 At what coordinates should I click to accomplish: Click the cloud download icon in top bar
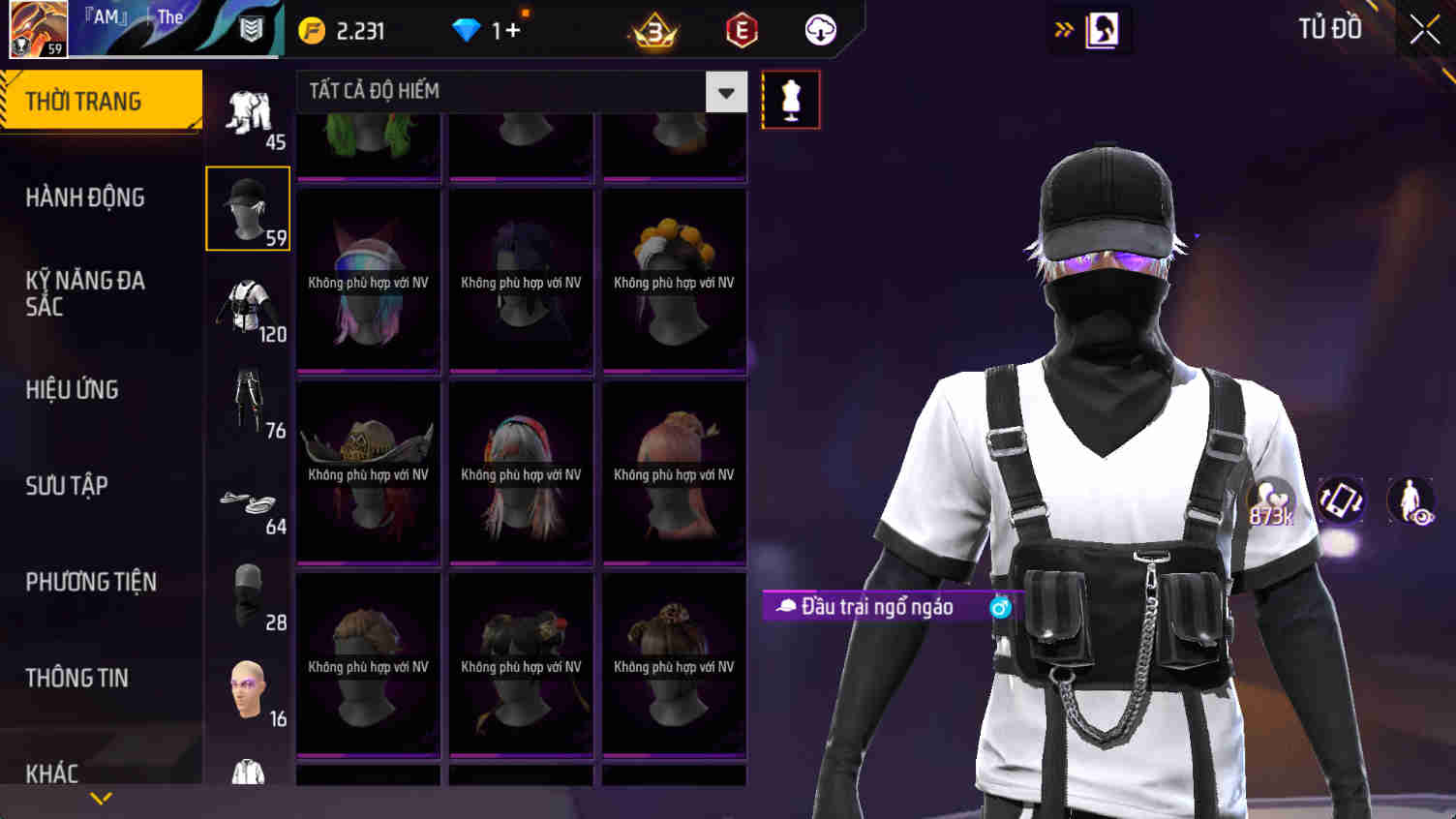[x=821, y=30]
